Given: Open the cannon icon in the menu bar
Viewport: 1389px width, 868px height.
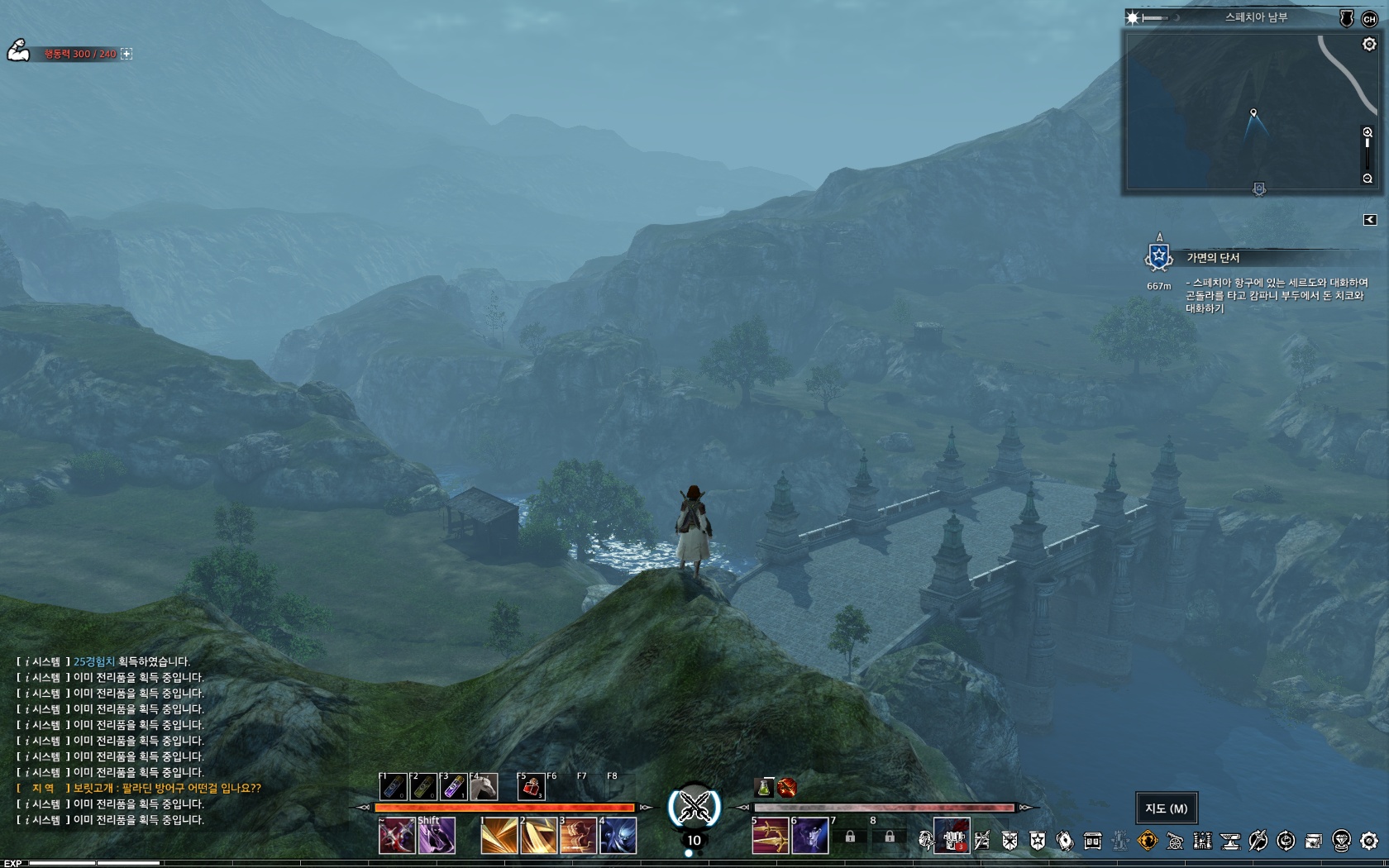Looking at the screenshot, I should click(1175, 841).
